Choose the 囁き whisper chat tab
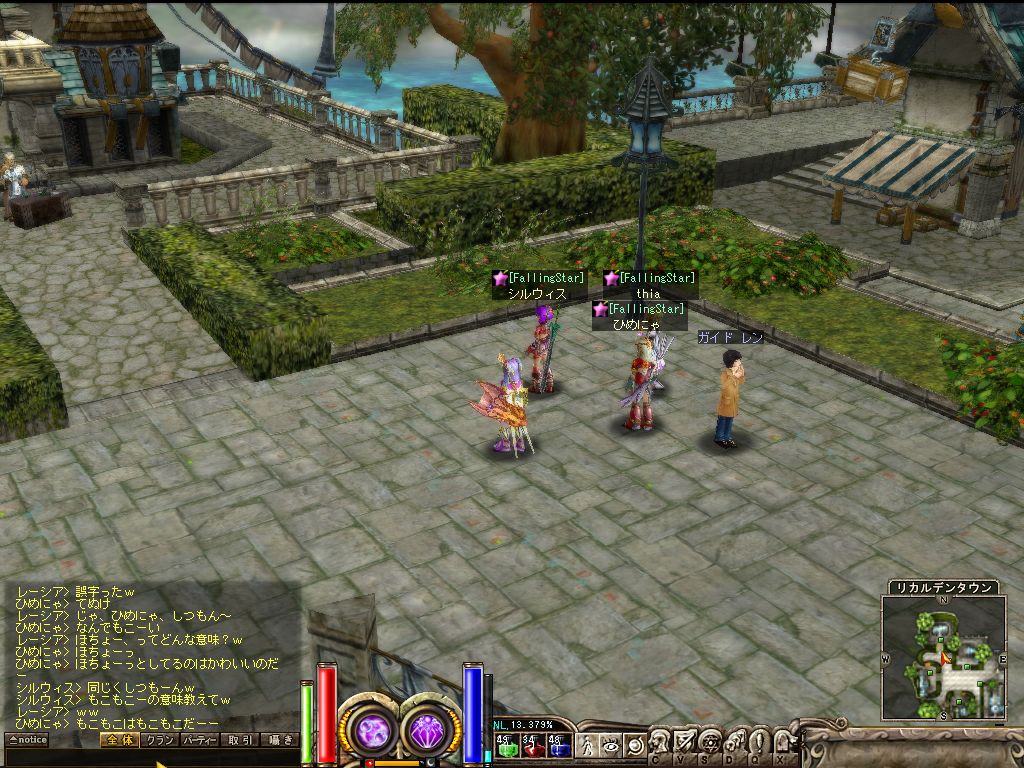 [x=280, y=740]
